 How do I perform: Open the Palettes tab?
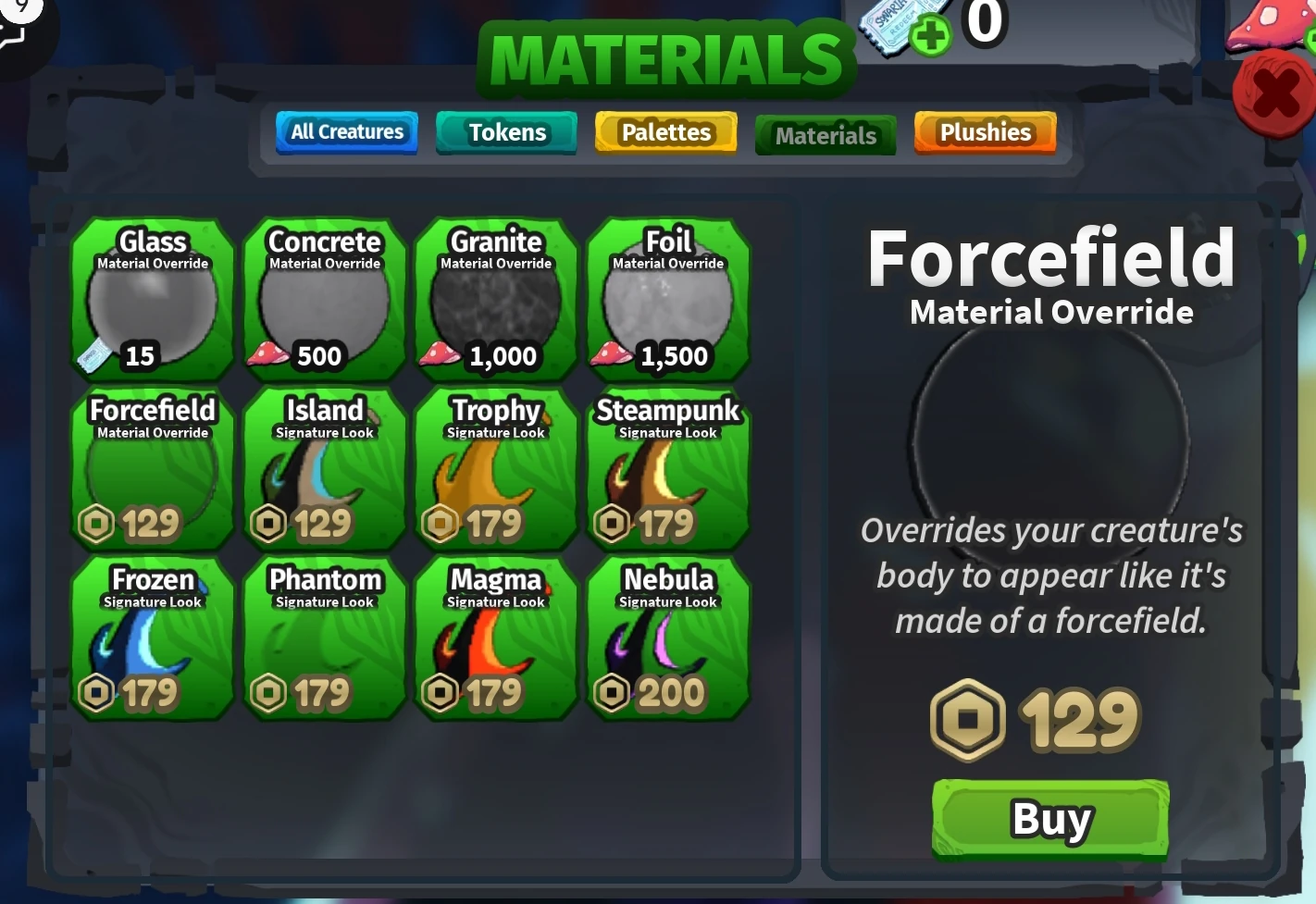click(x=665, y=132)
